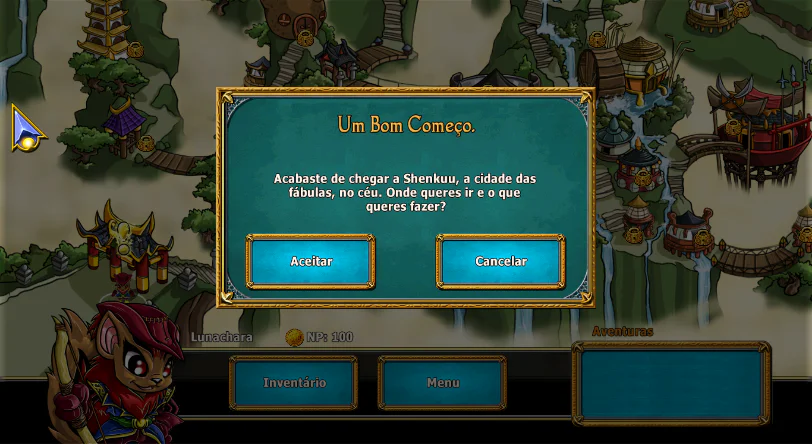Open the Menu button
Viewport: 812px width, 444px height.
click(442, 383)
